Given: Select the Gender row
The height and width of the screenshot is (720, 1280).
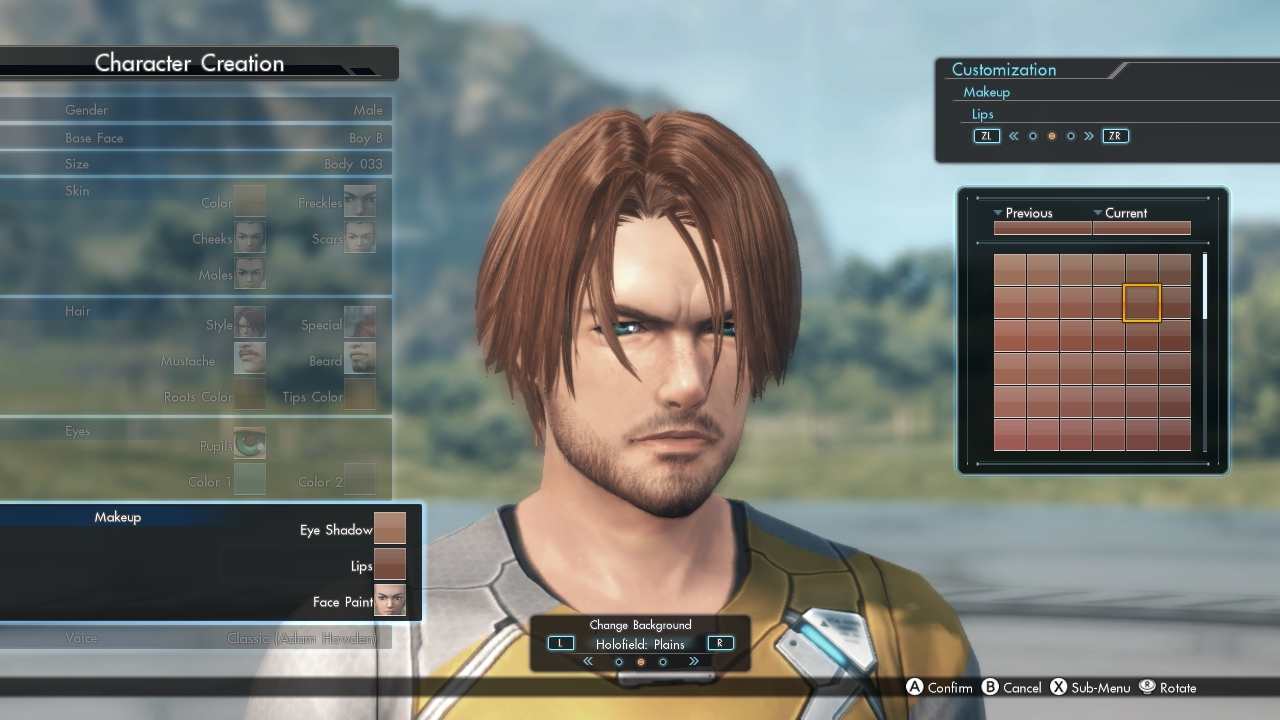Looking at the screenshot, I should [x=195, y=110].
